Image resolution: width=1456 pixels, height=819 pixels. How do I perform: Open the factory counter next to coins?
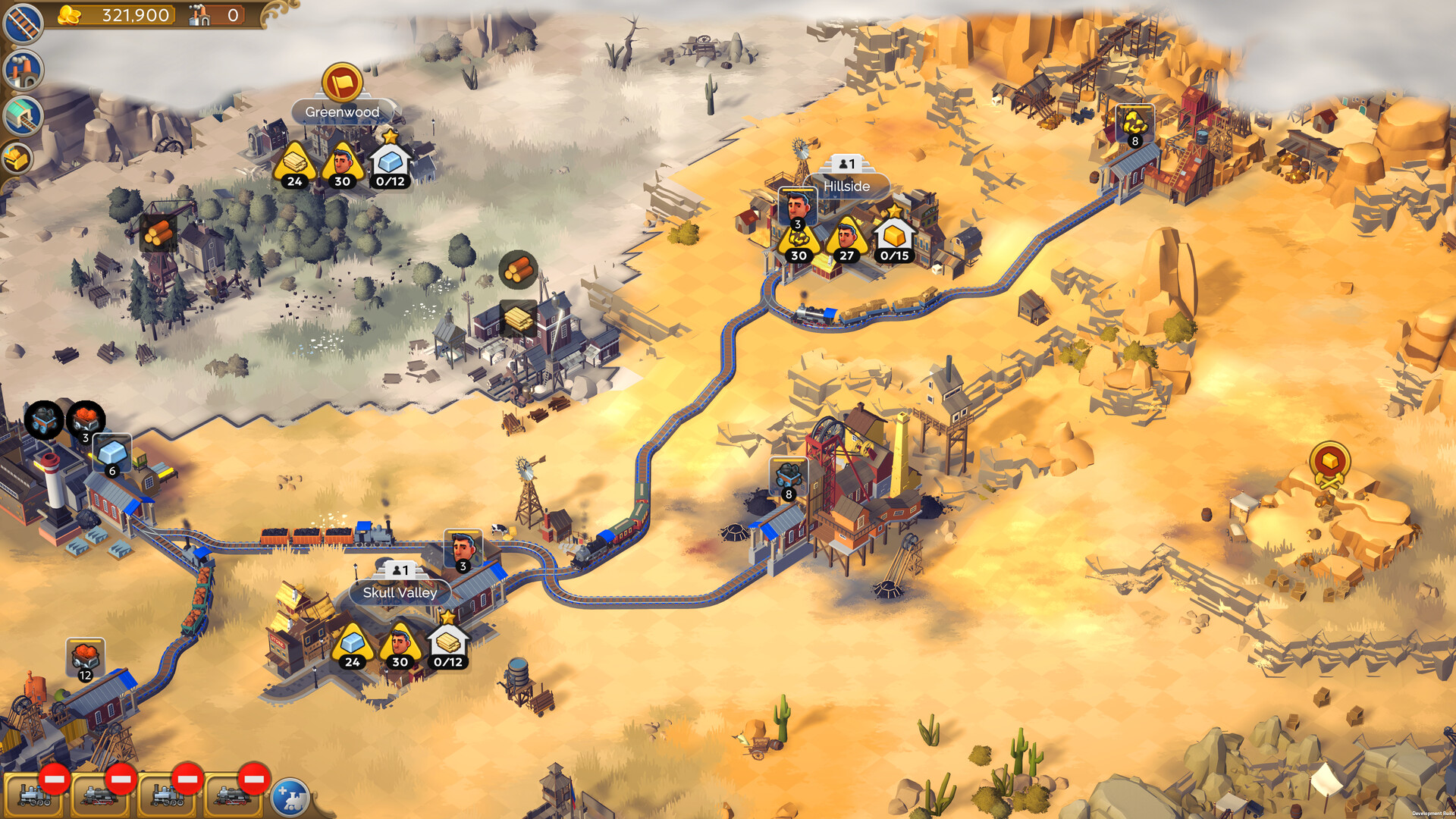[x=216, y=14]
